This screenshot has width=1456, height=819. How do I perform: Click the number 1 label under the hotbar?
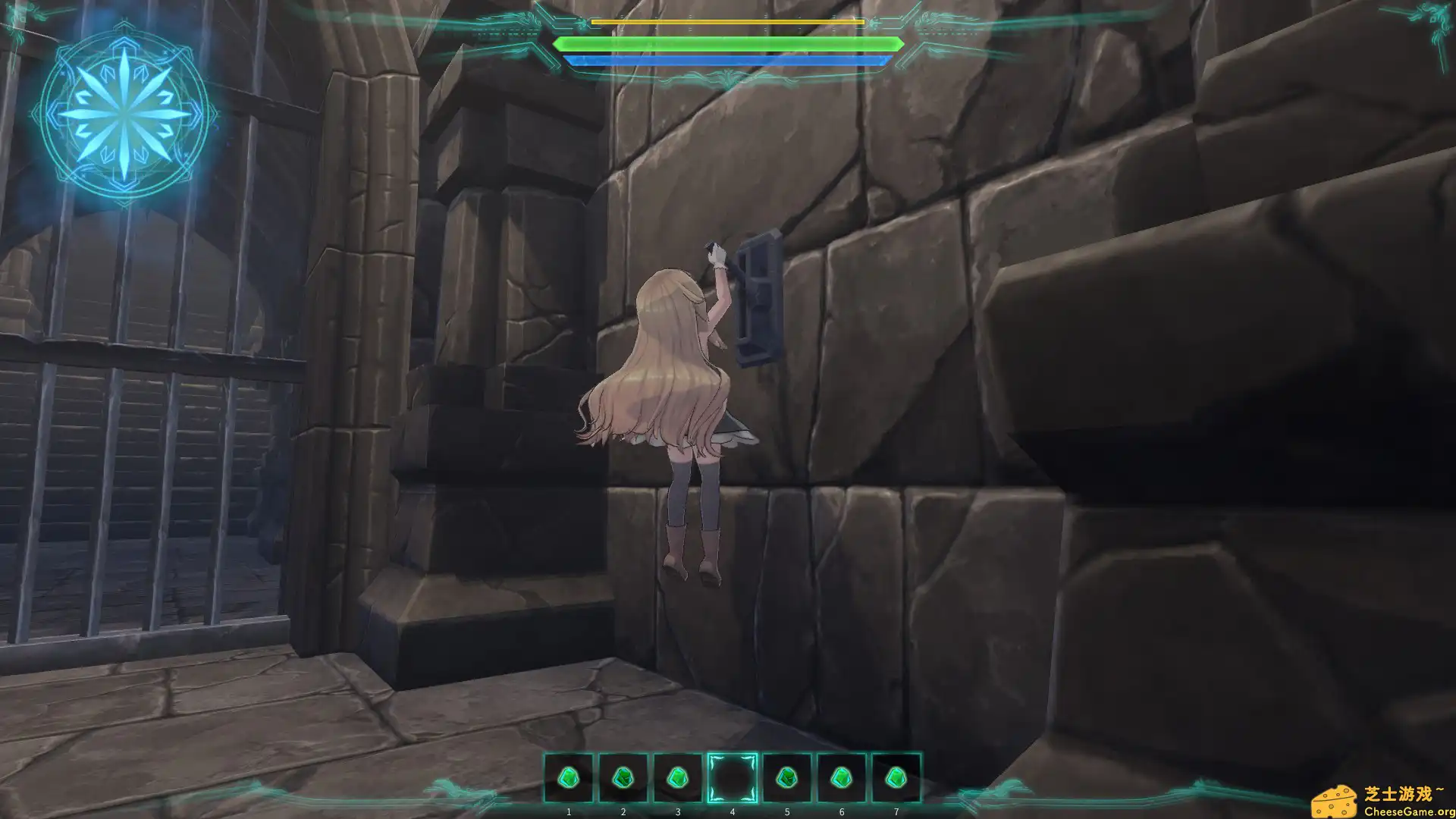tap(568, 811)
